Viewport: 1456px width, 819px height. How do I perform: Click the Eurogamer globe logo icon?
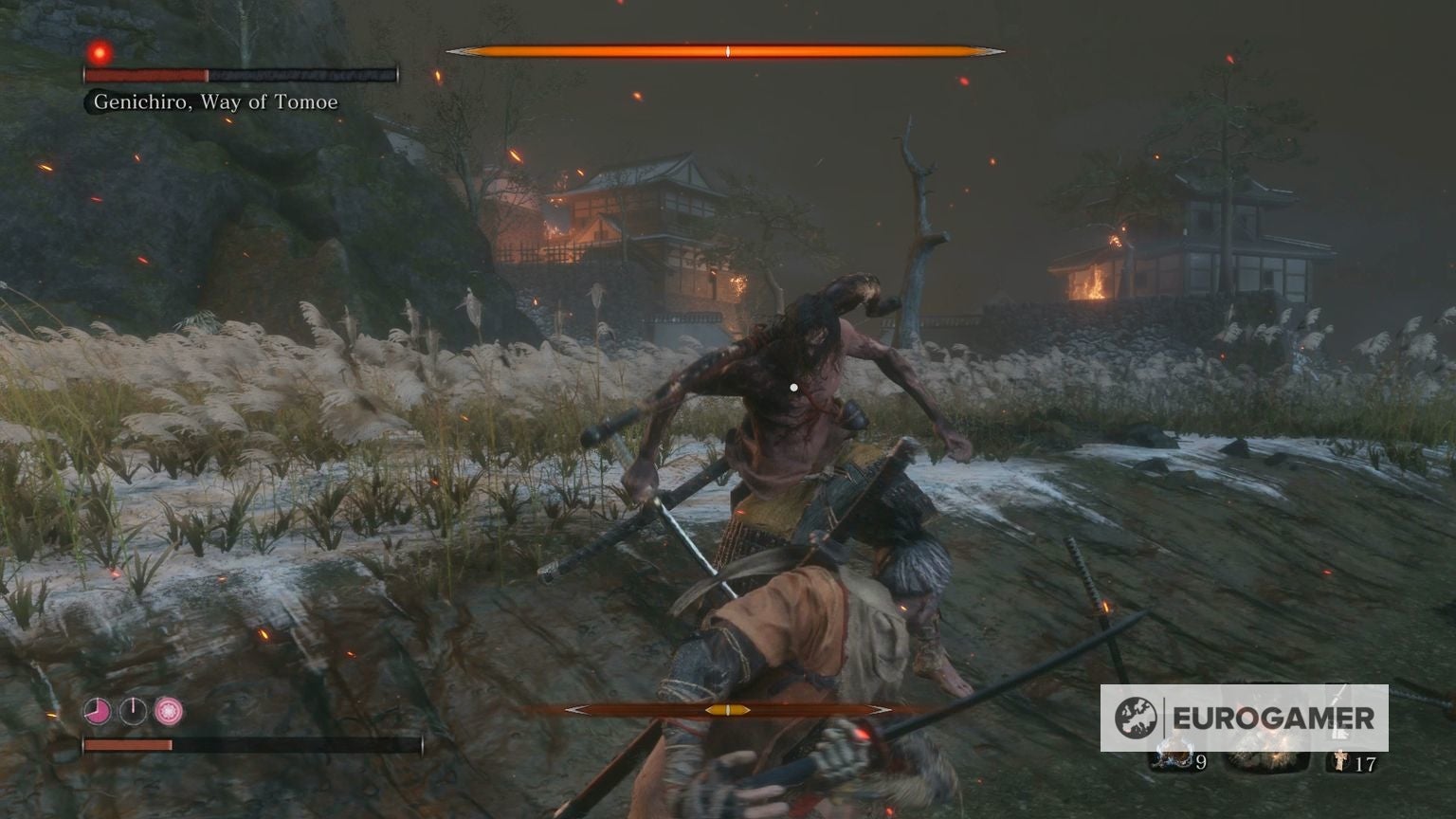(x=1136, y=717)
